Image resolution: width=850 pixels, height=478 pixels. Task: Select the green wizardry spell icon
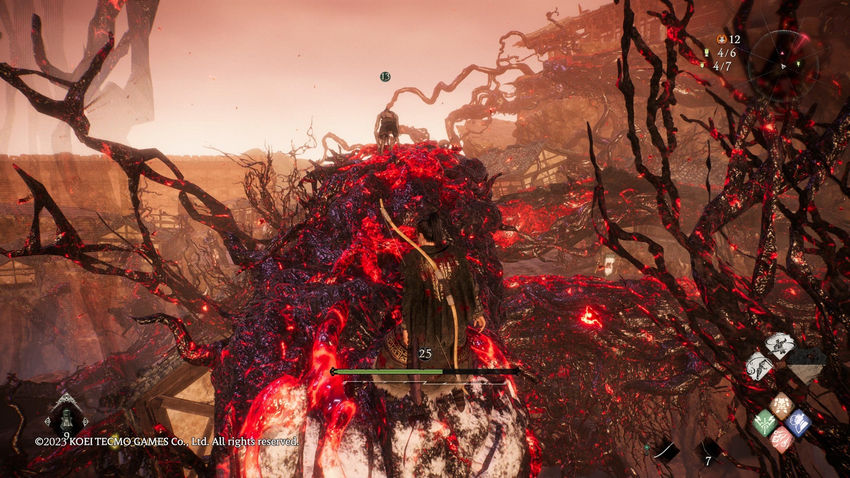(765, 423)
